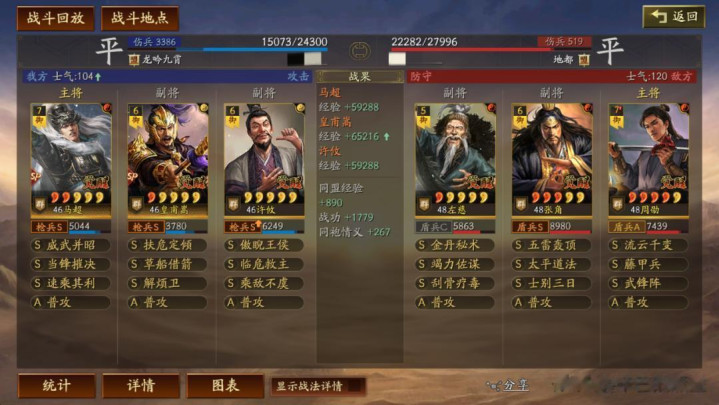Switch to the 图表 chart view
Image resolution: width=719 pixels, height=405 pixels.
(x=224, y=385)
